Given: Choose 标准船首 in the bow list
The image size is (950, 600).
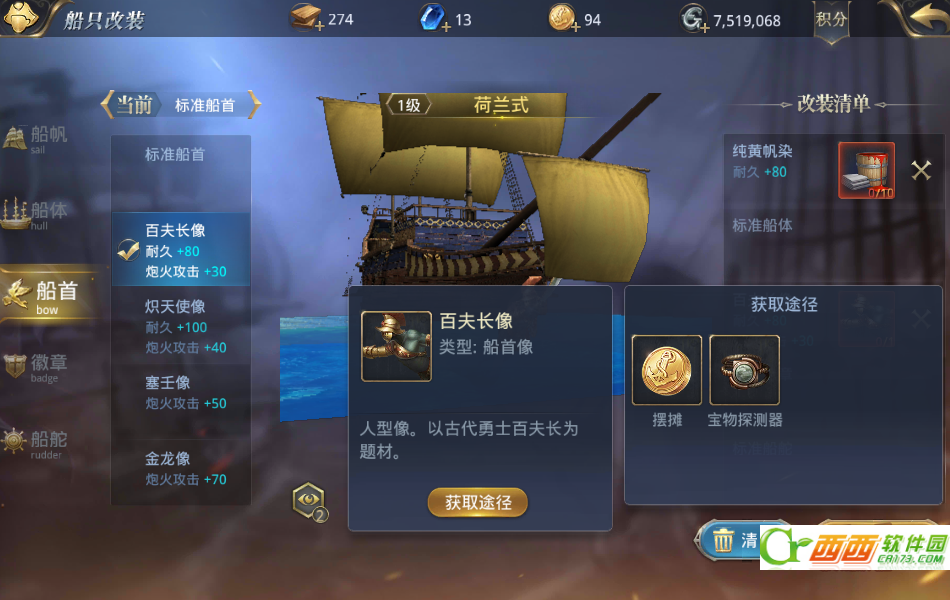Looking at the screenshot, I should [180, 155].
